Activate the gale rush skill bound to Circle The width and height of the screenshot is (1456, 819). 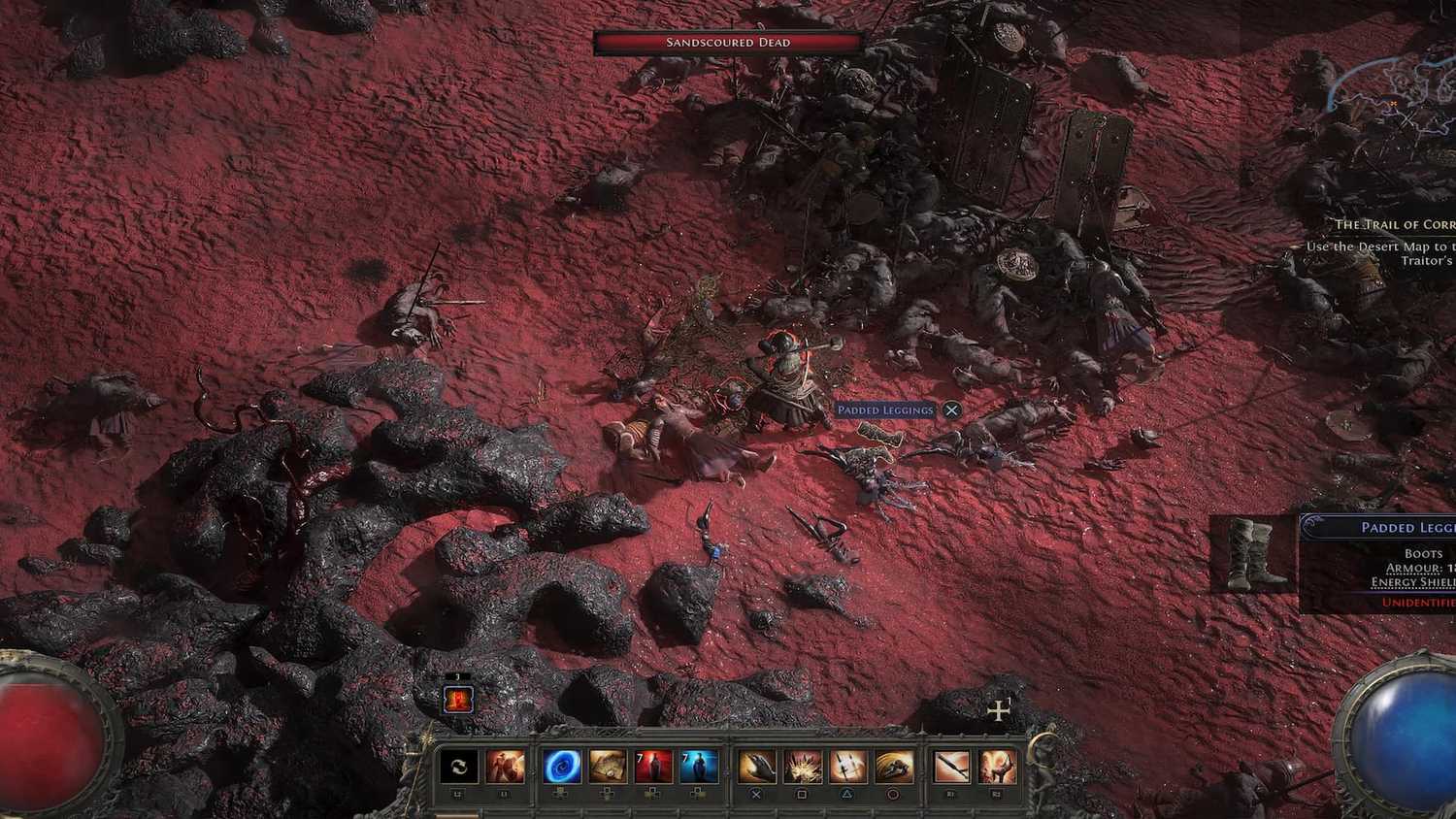tap(895, 768)
